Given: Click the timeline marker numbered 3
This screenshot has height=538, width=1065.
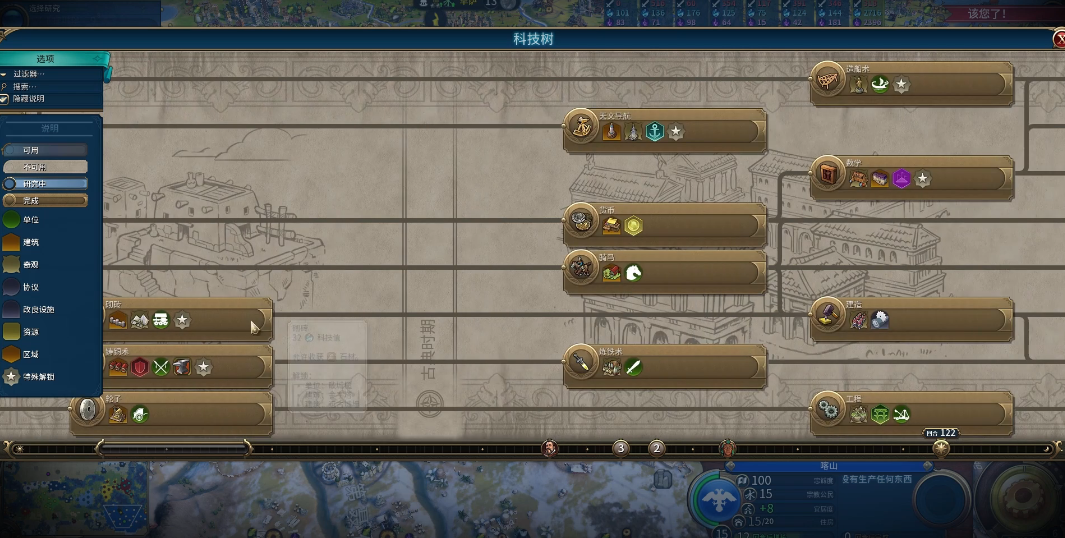Looking at the screenshot, I should pos(620,448).
